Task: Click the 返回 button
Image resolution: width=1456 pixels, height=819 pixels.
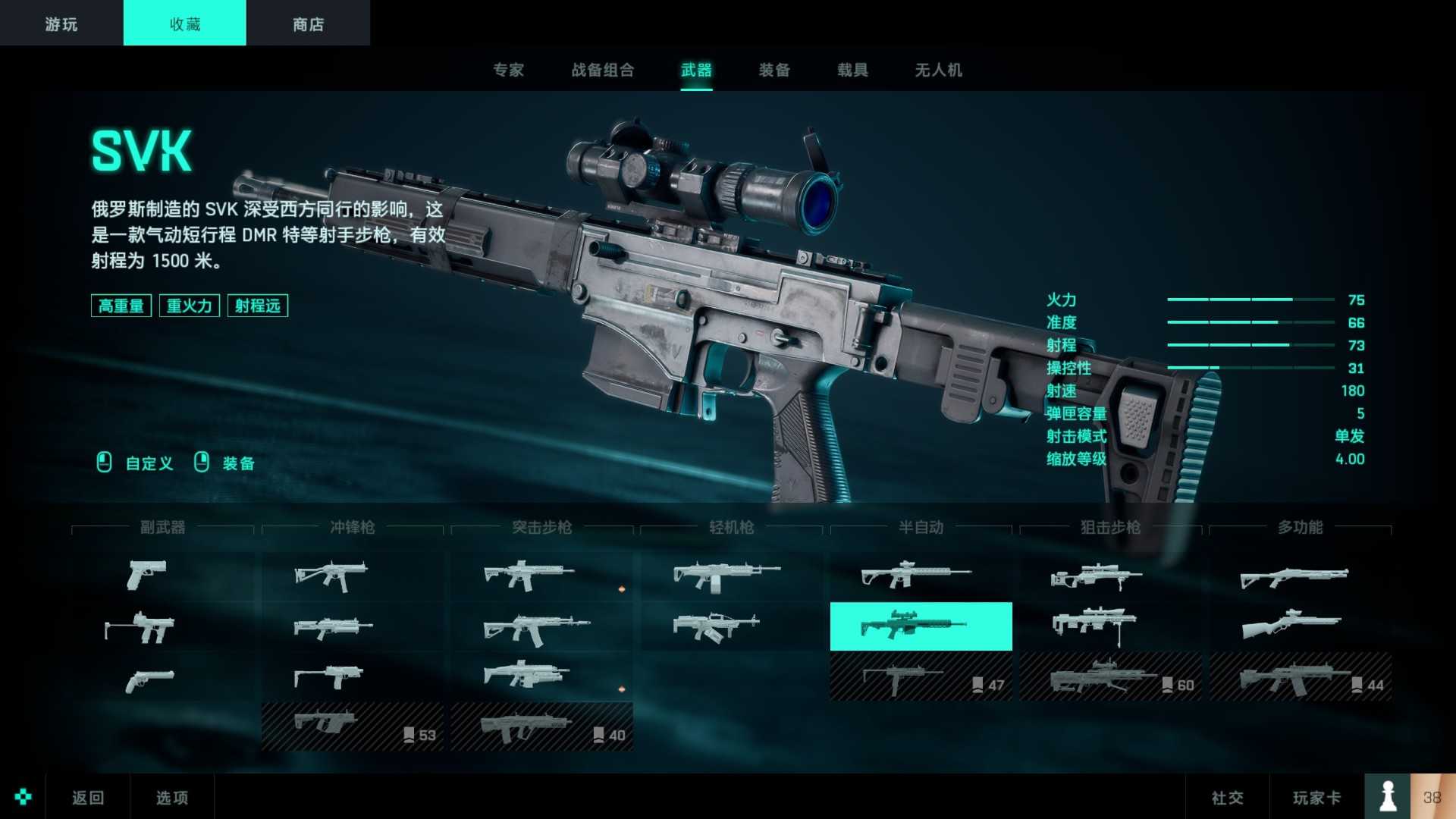Action: point(89,797)
